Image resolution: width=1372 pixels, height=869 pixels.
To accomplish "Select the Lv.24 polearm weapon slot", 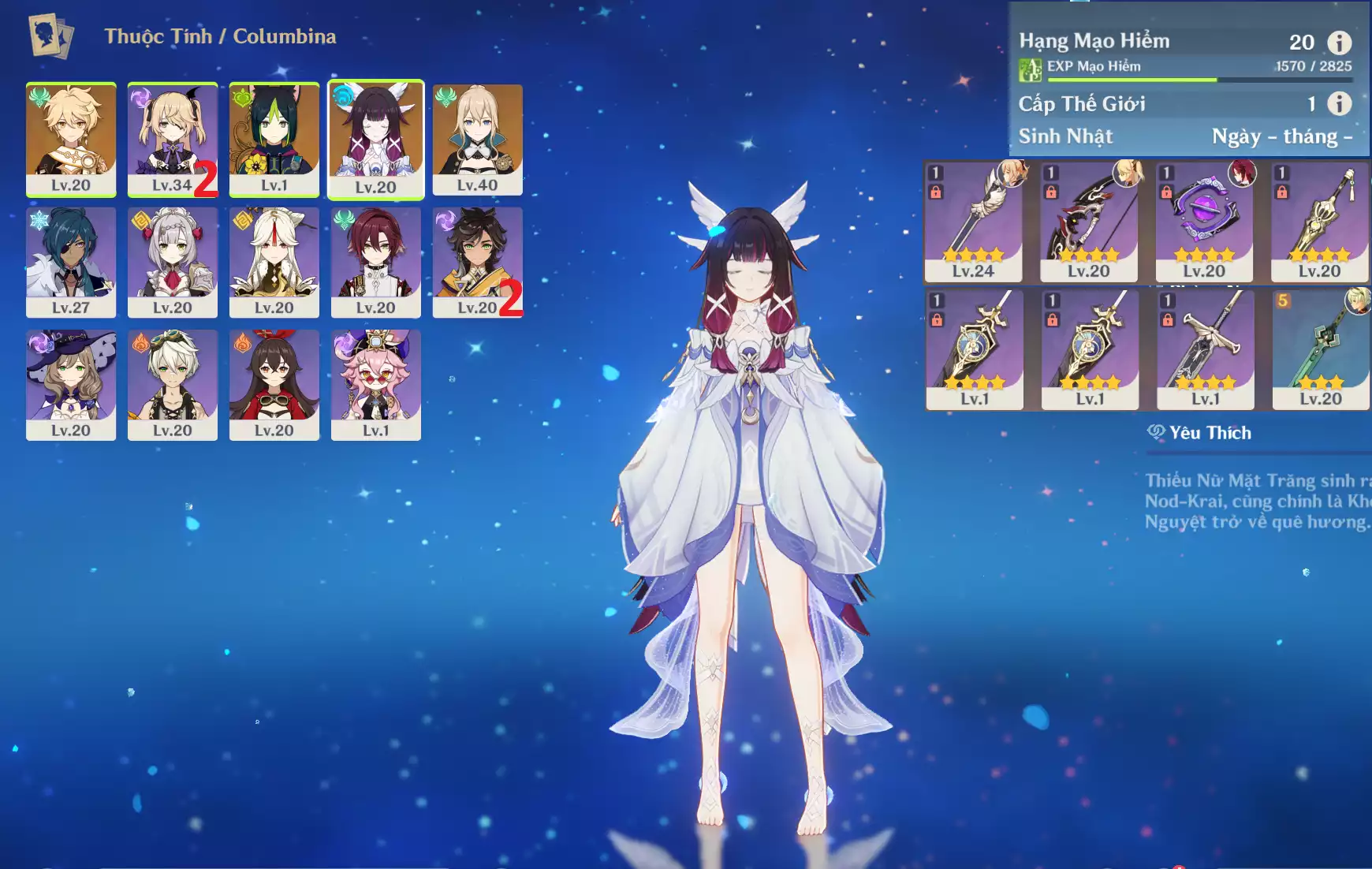I will (x=973, y=221).
